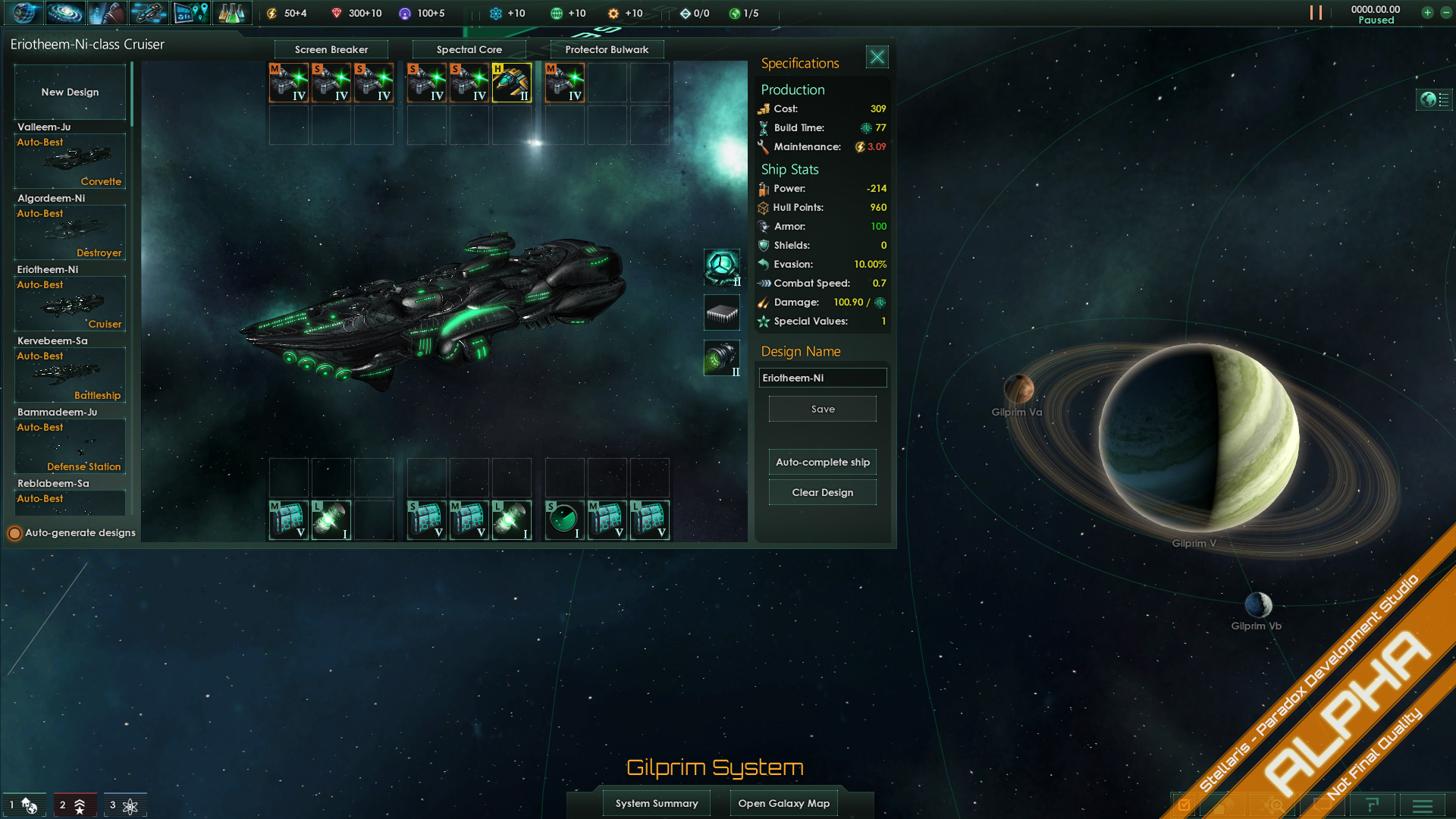
Task: Clear the ship design
Action: pyautogui.click(x=823, y=493)
